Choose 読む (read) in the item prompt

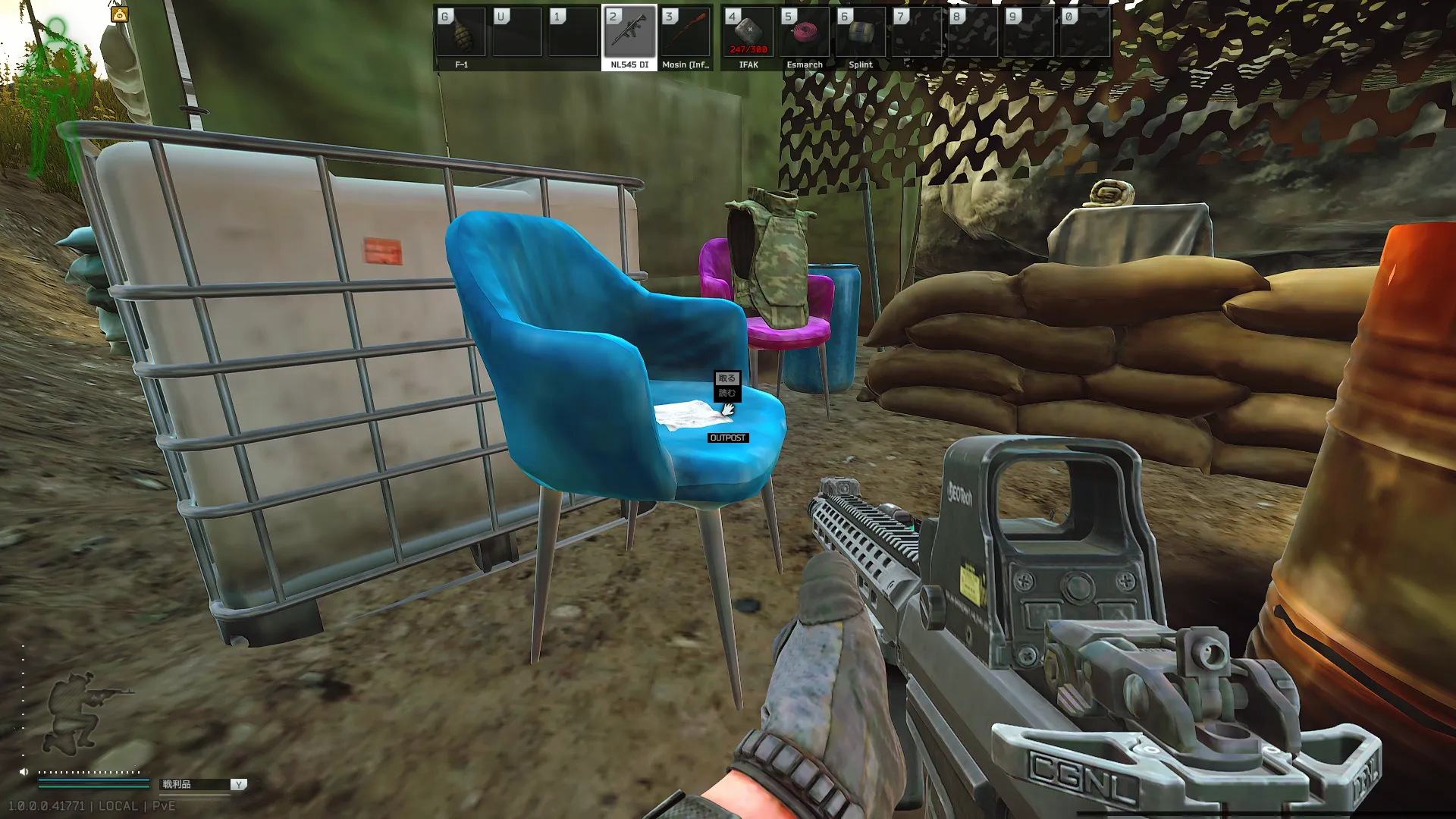726,393
